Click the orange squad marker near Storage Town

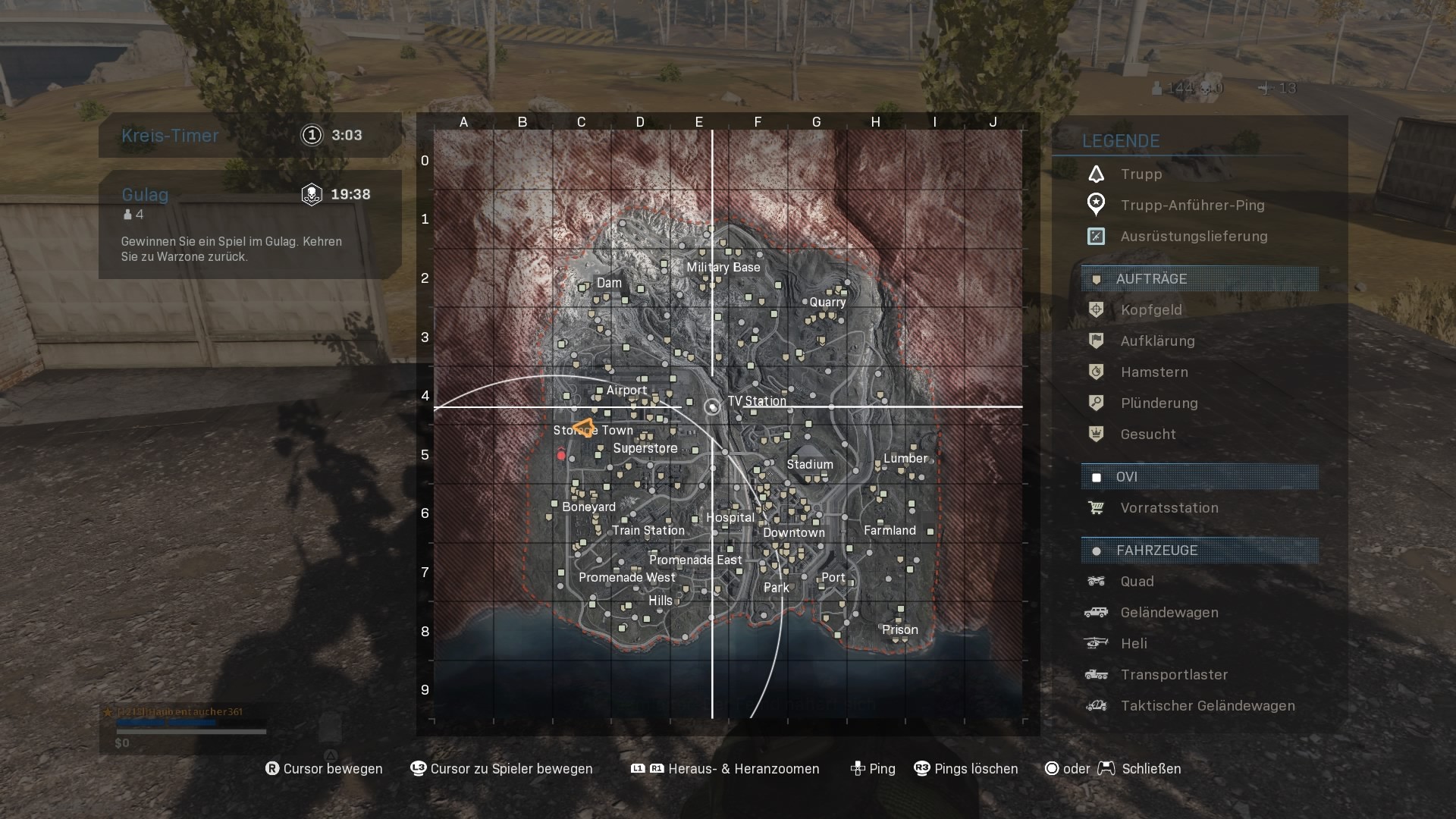(584, 427)
